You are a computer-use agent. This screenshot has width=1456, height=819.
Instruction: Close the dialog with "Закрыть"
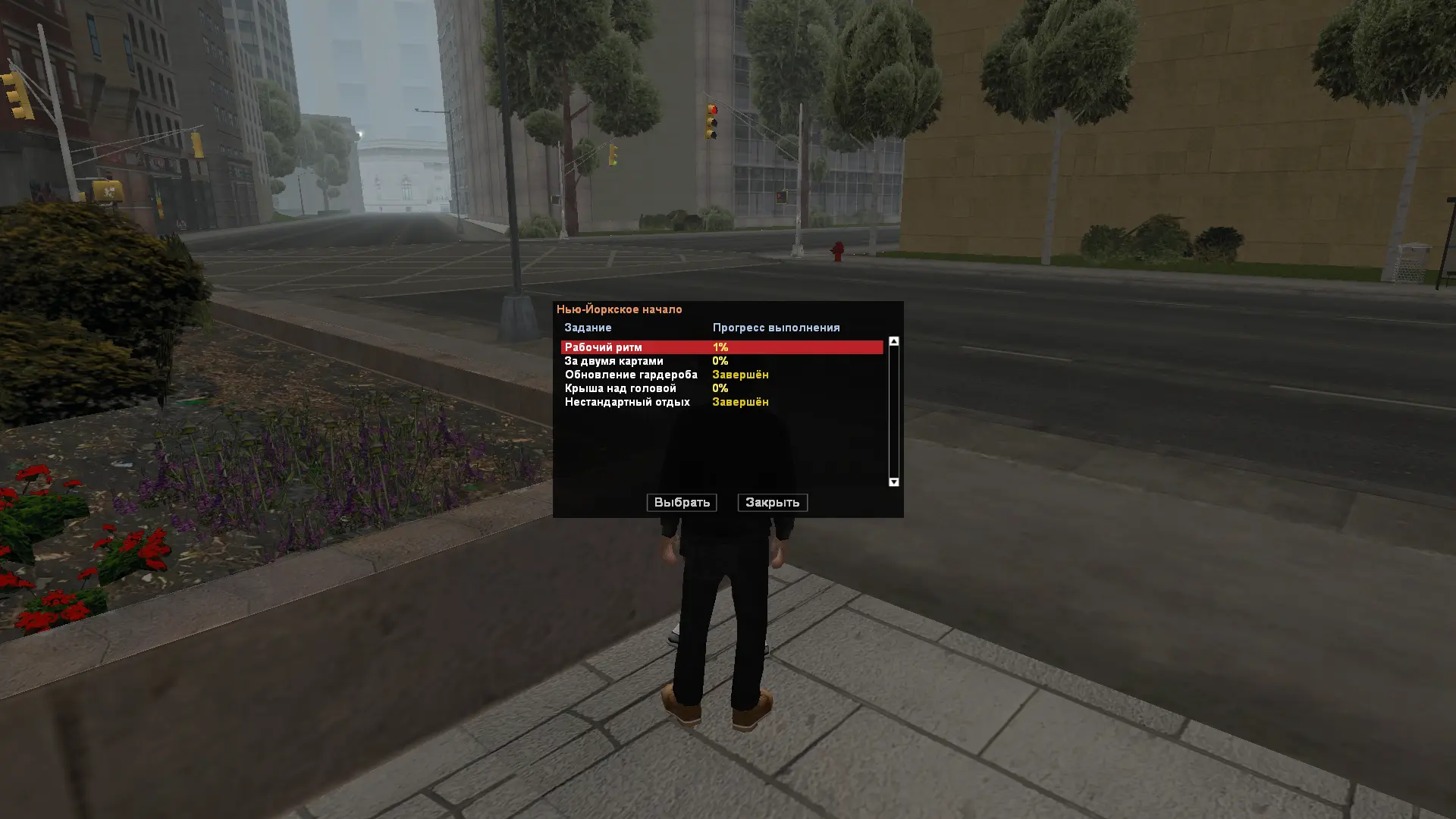(x=772, y=503)
